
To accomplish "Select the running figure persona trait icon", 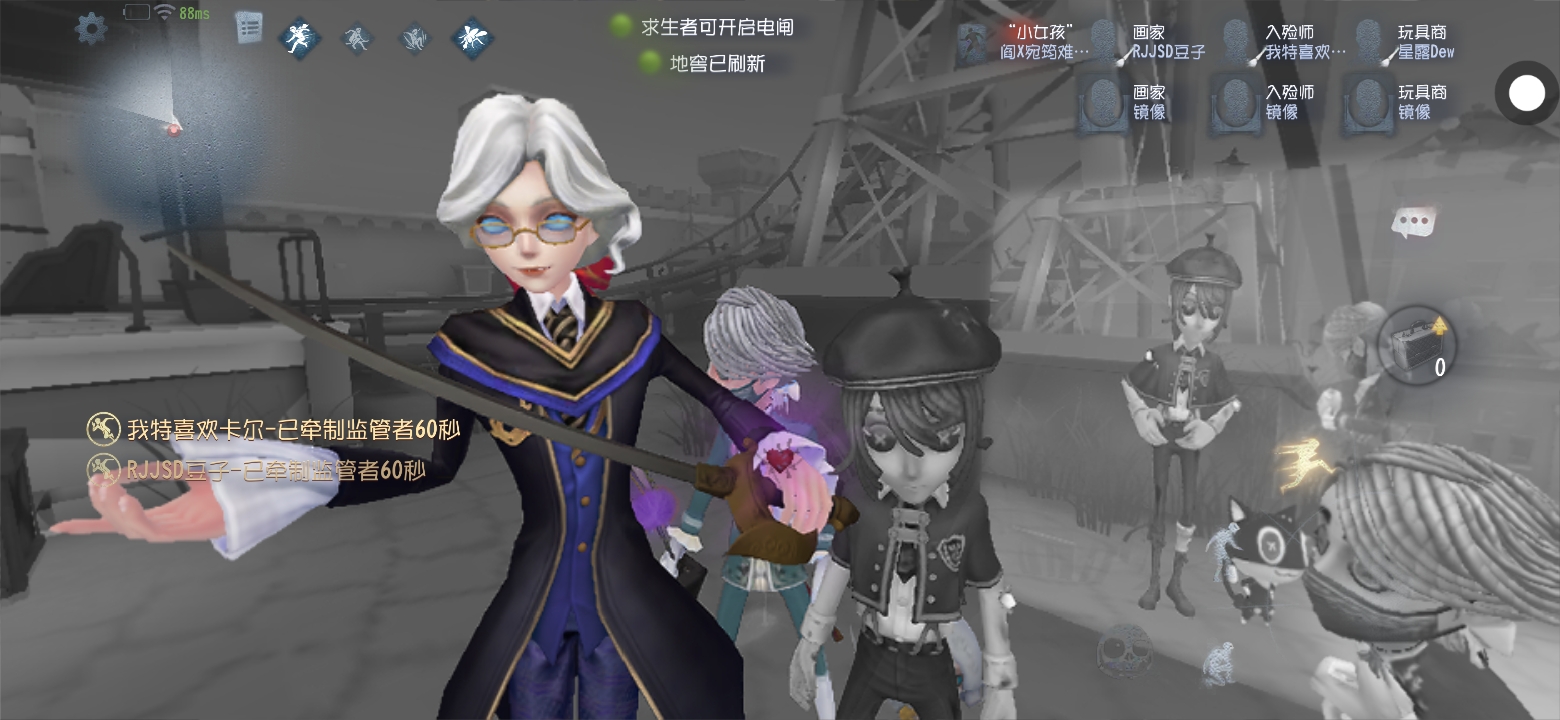I will click(x=299, y=39).
